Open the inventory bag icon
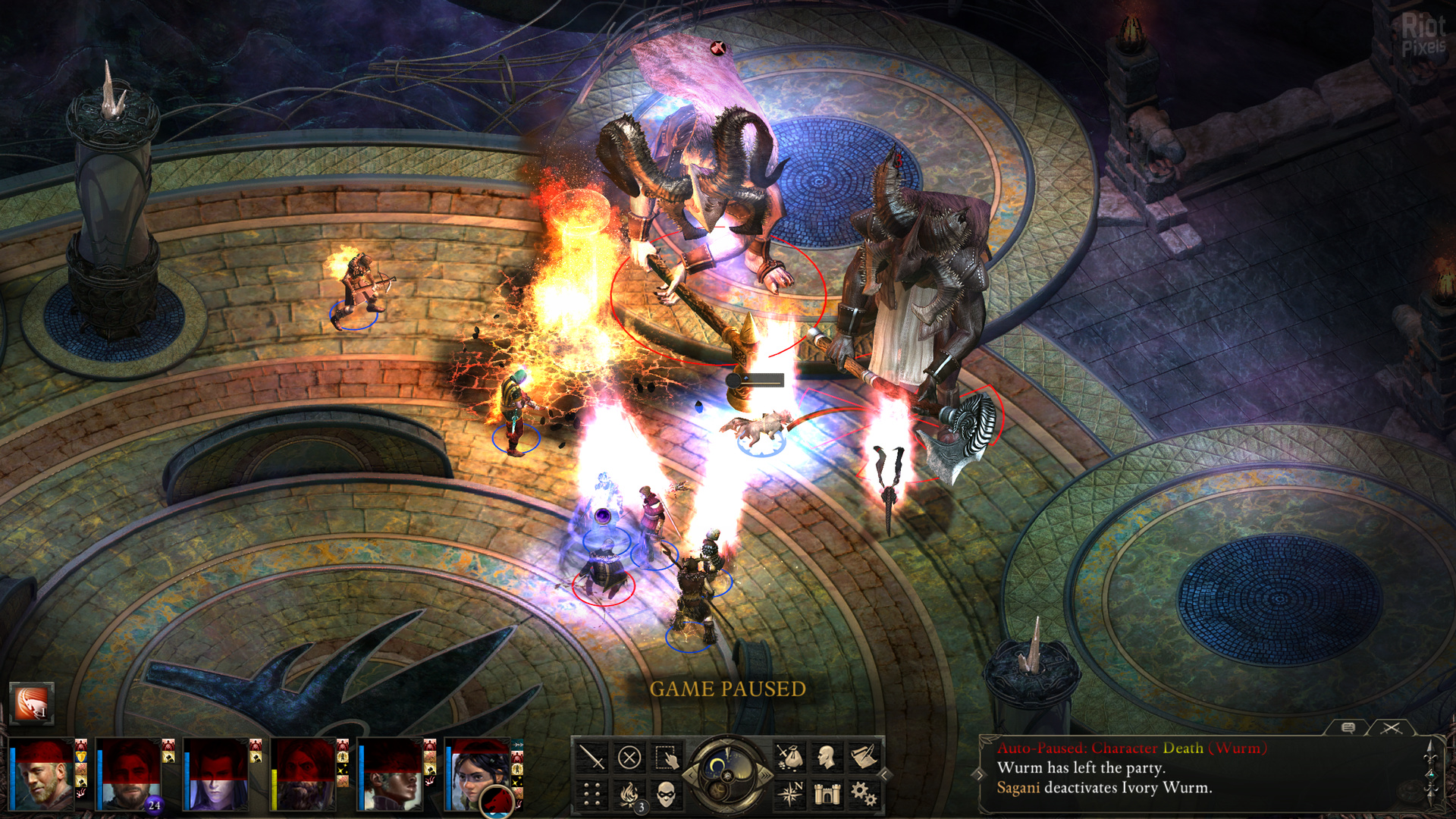Image resolution: width=1456 pixels, height=819 pixels. tap(789, 757)
